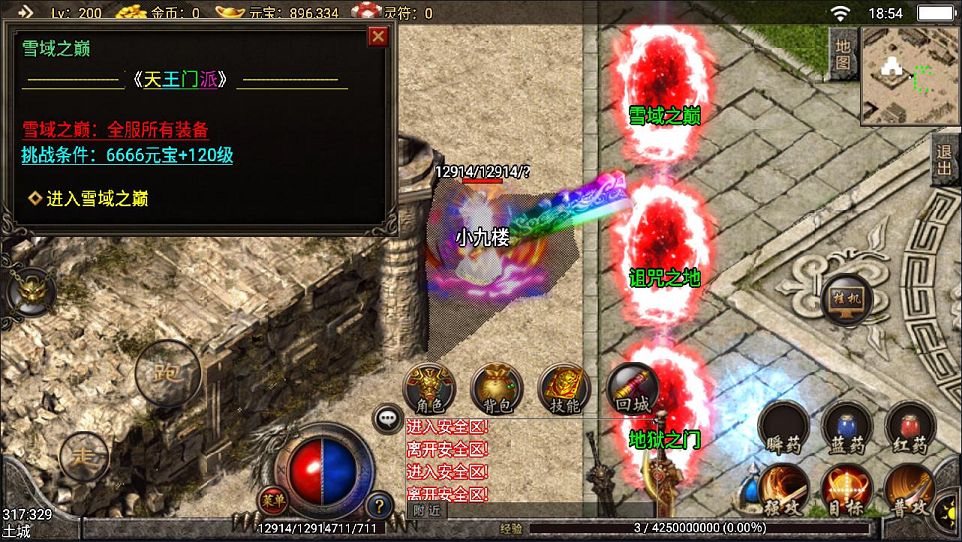The image size is (962, 542).
Task: Open the question mark help button
Action: tap(378, 505)
